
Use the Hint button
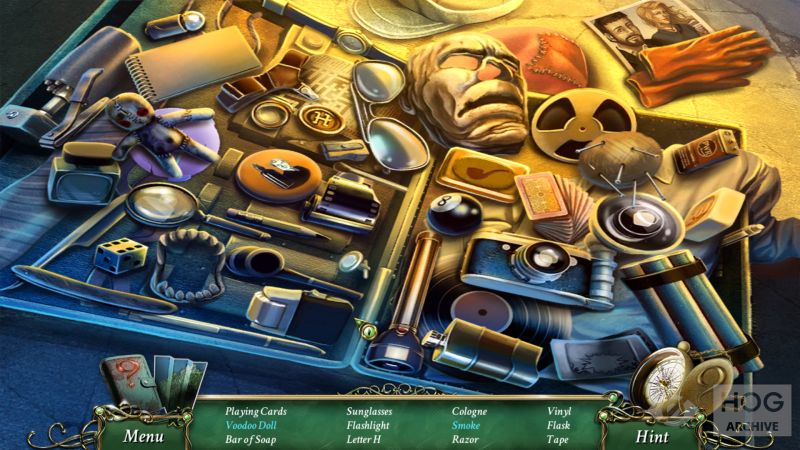652,436
